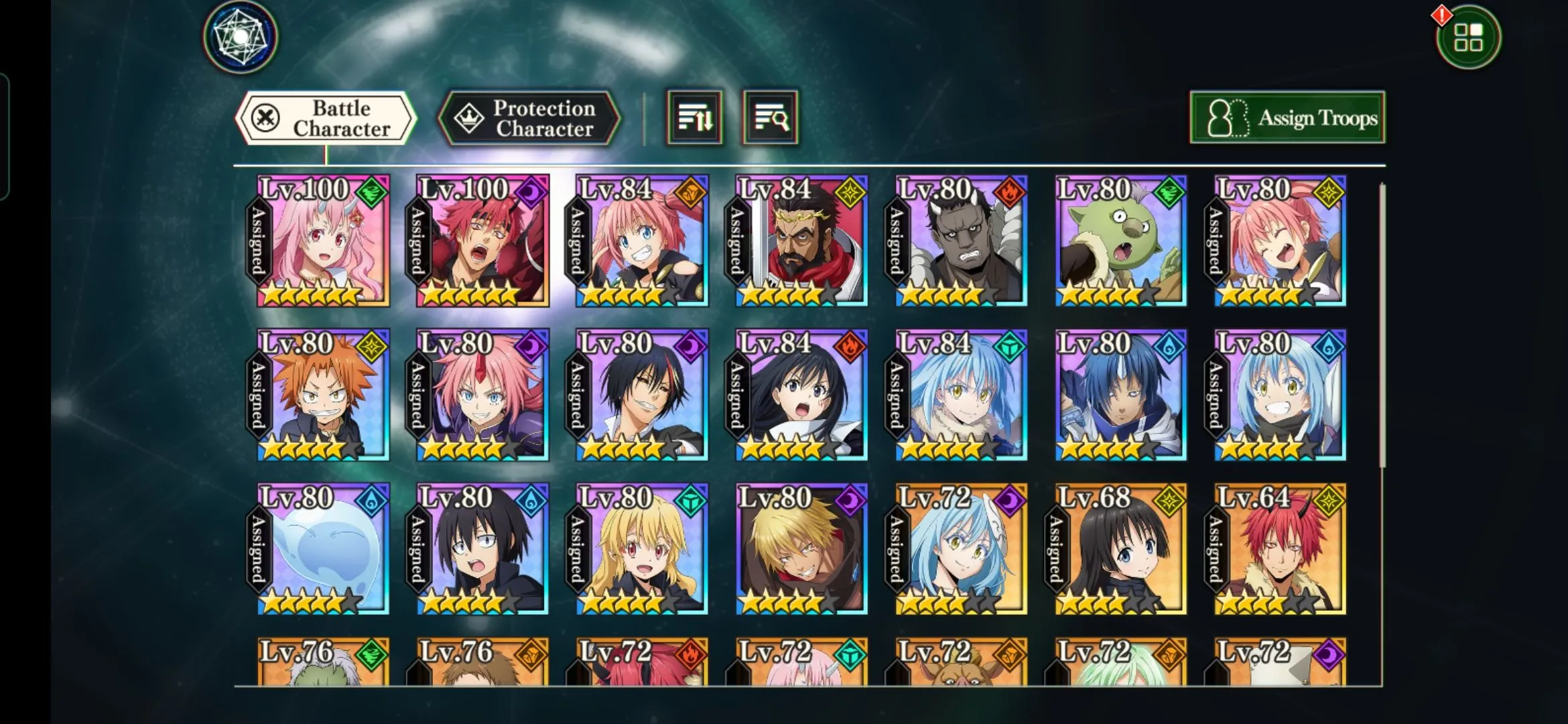The width and height of the screenshot is (1568, 724).
Task: Open the grid menu icon with alert
Action: 1468,38
